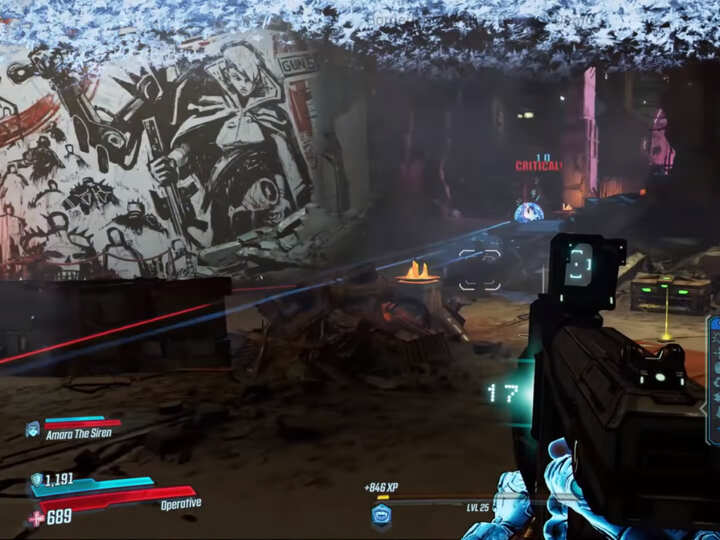Click the red health cross icon
Screen dimensions: 720x540
37,517
